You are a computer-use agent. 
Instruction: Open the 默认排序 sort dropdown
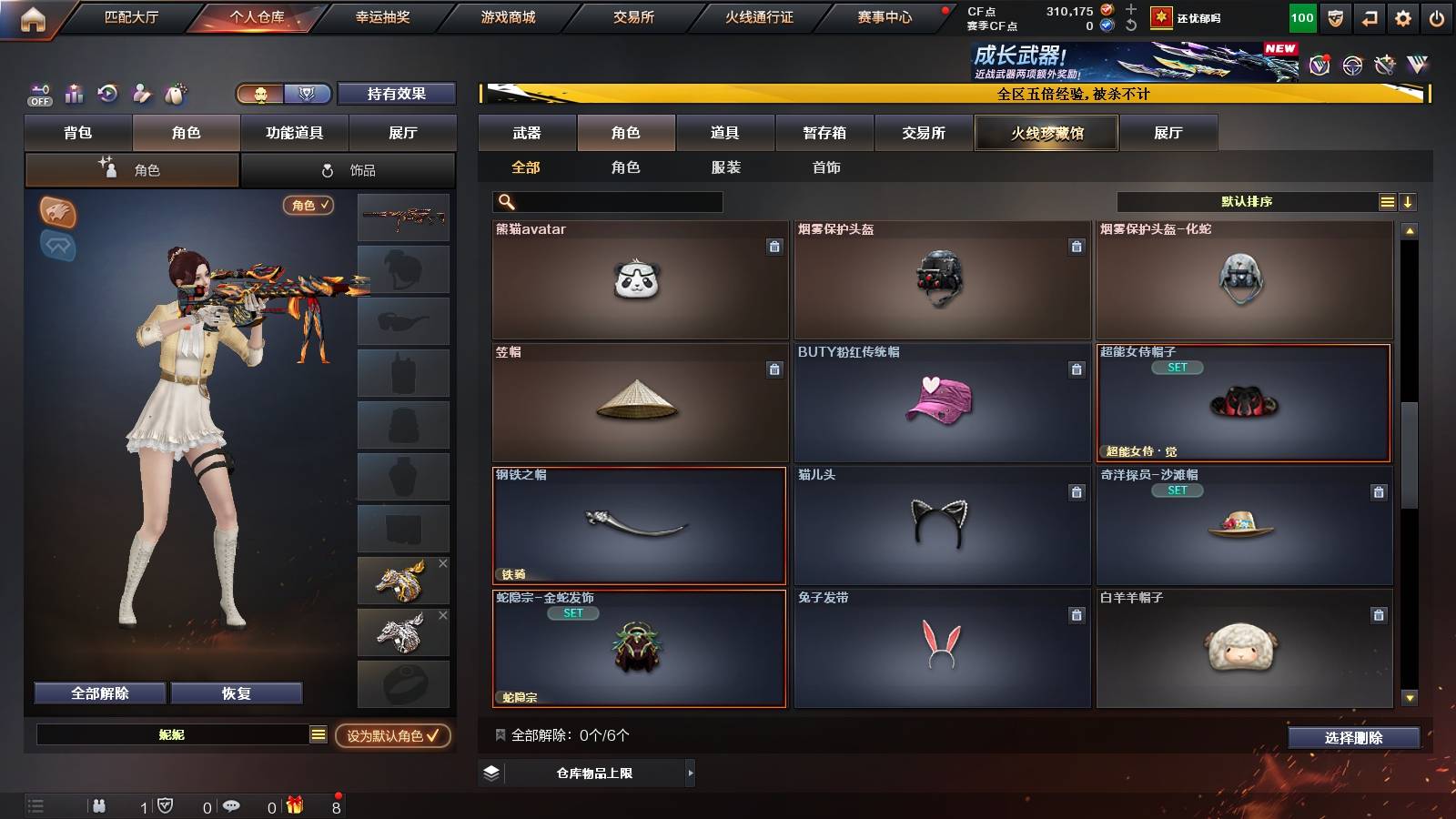click(1247, 201)
